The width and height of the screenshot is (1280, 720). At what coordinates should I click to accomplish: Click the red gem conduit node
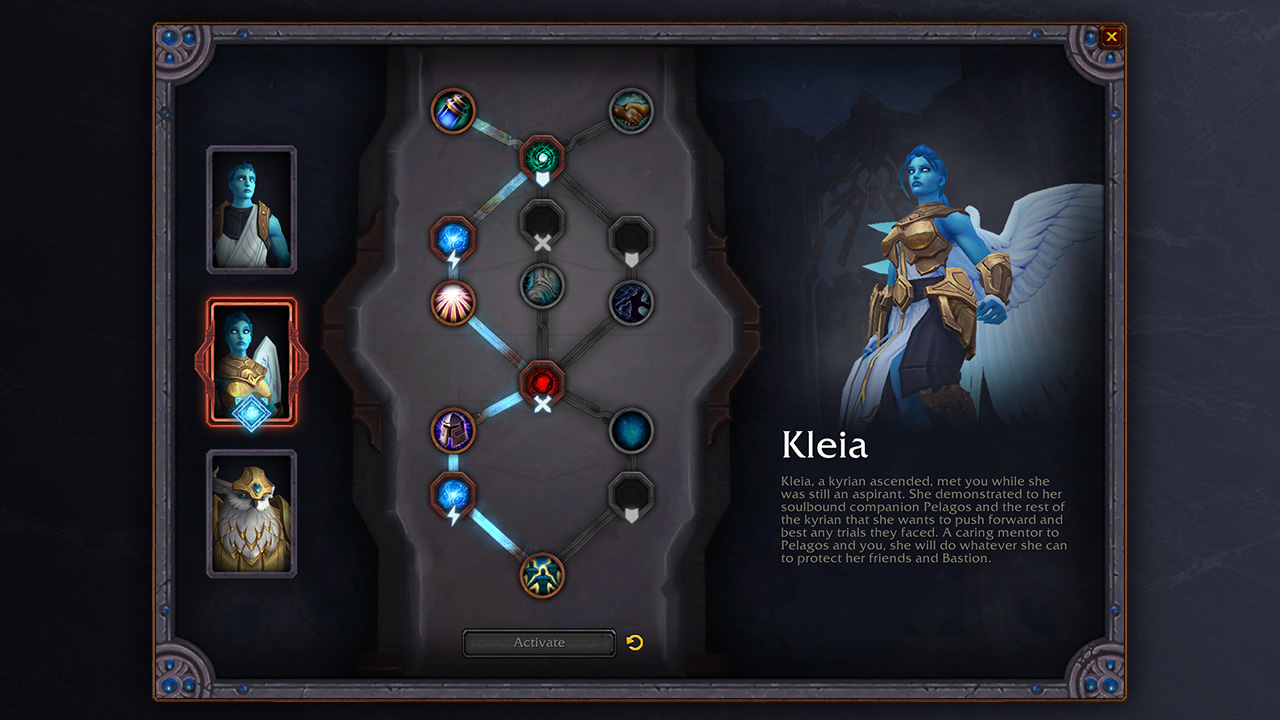coord(542,383)
